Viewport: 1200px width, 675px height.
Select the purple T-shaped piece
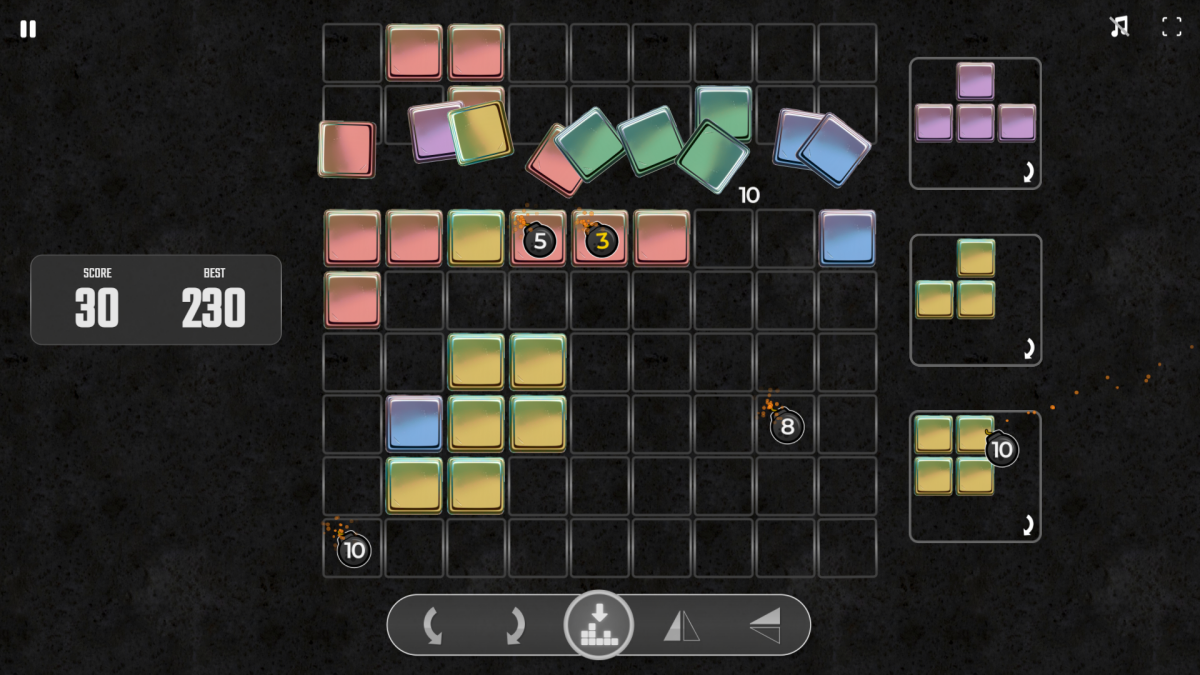(x=975, y=104)
